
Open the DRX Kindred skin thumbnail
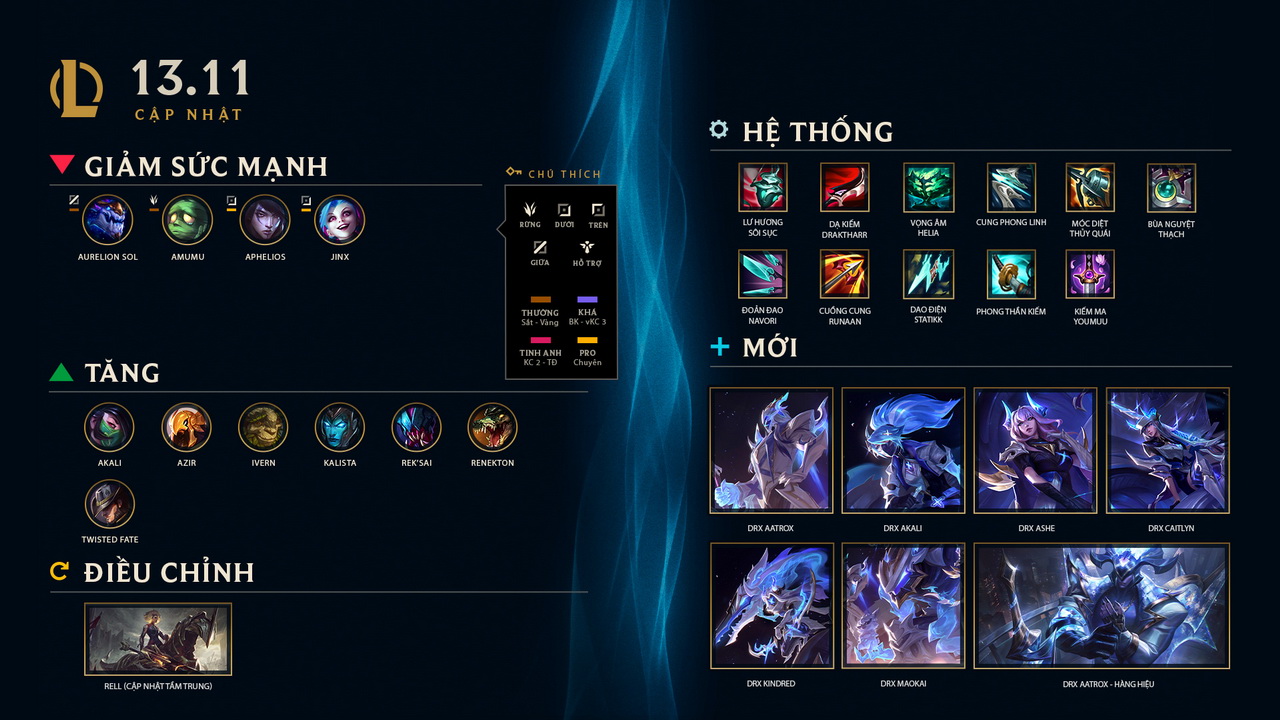pos(771,606)
